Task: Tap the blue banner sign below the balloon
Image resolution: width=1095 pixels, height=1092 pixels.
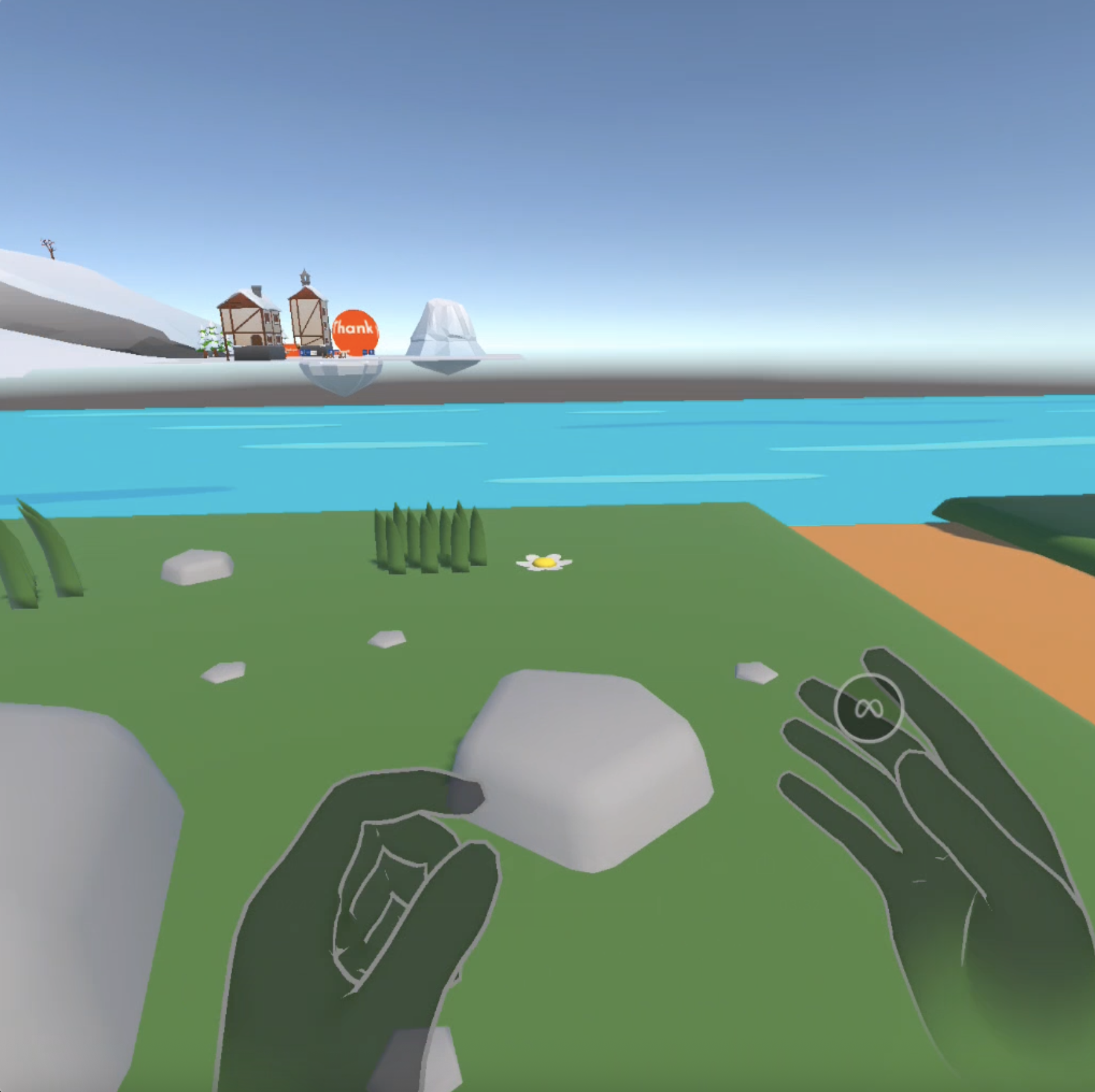Action: pyautogui.click(x=366, y=352)
